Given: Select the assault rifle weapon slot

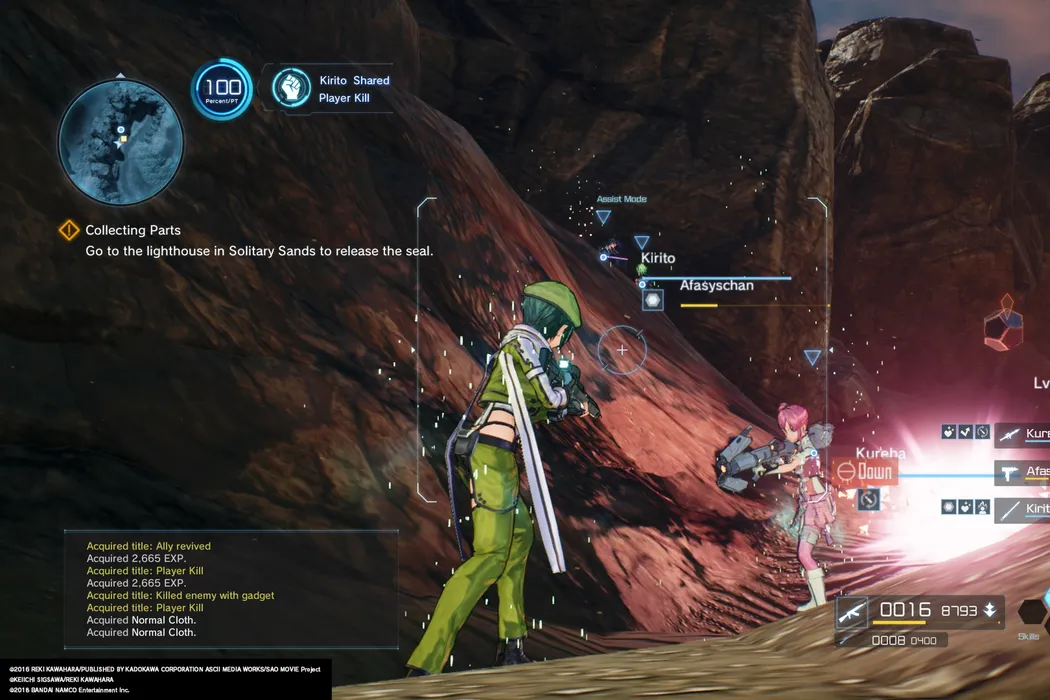Looking at the screenshot, I should click(x=852, y=611).
